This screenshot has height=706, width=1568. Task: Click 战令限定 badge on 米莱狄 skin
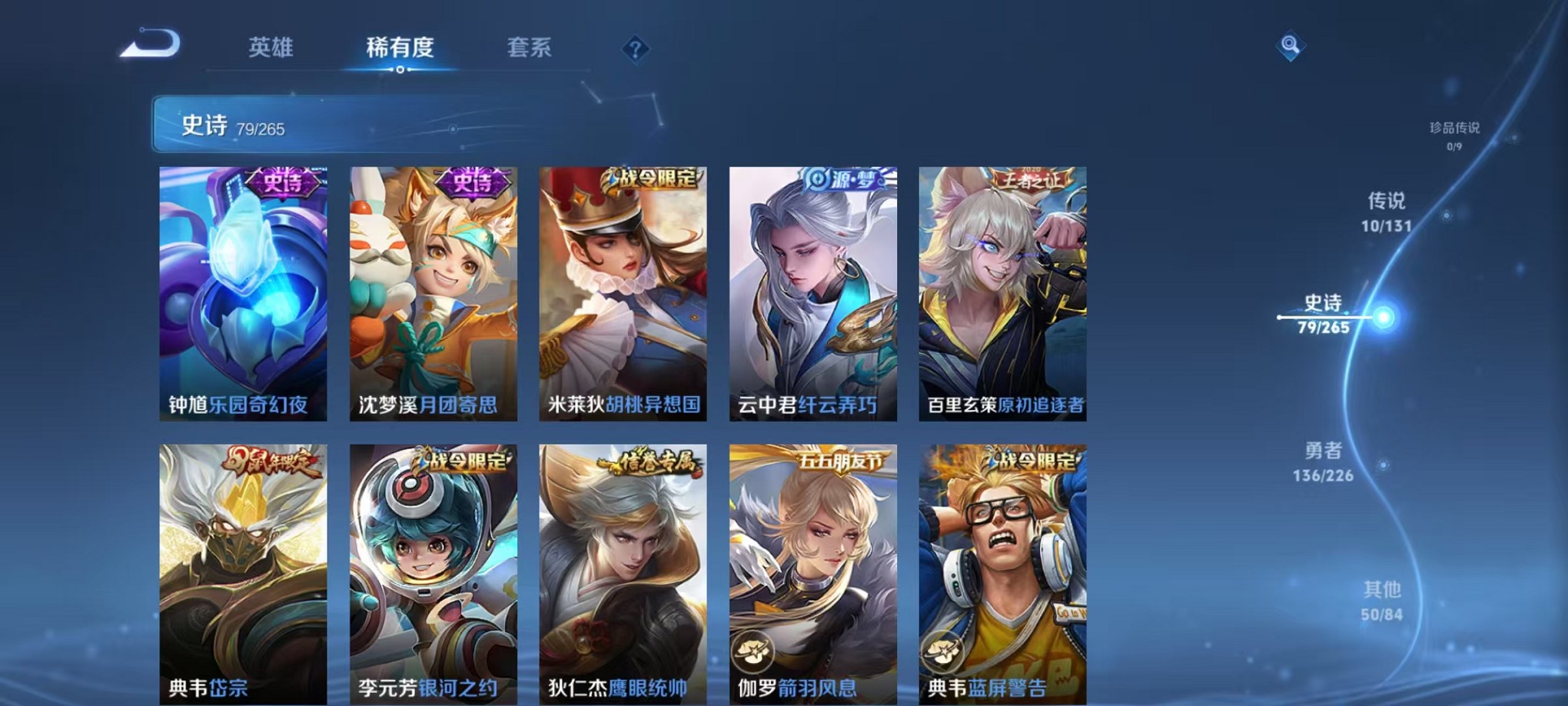tap(654, 178)
